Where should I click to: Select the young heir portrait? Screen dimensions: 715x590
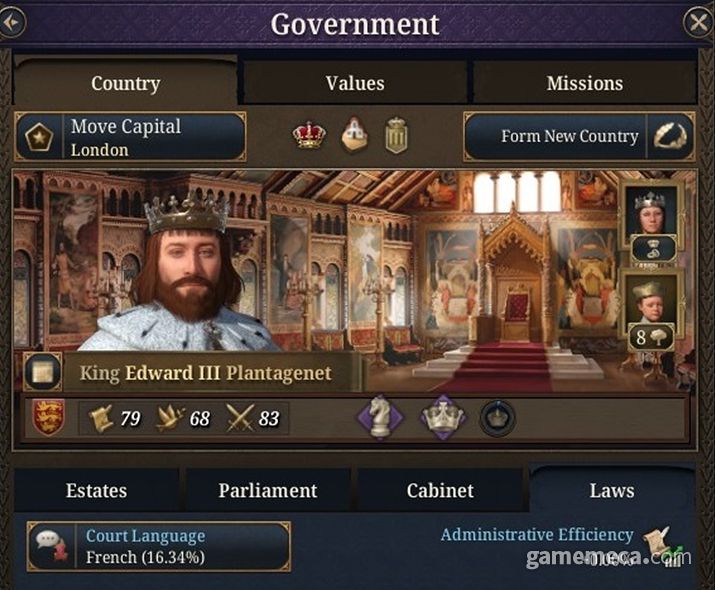coord(651,302)
